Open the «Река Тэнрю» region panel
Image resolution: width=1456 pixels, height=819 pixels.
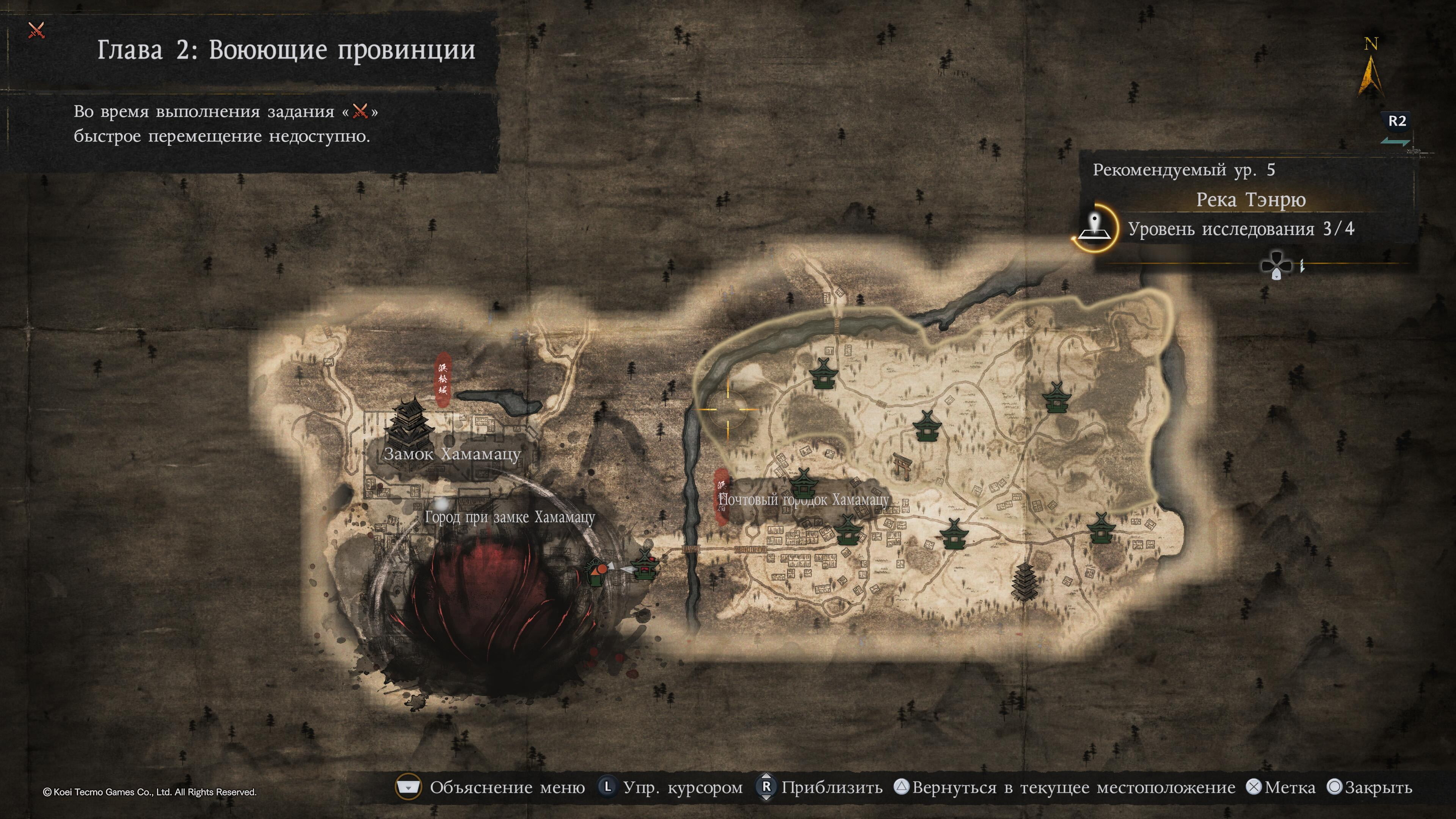(1250, 200)
